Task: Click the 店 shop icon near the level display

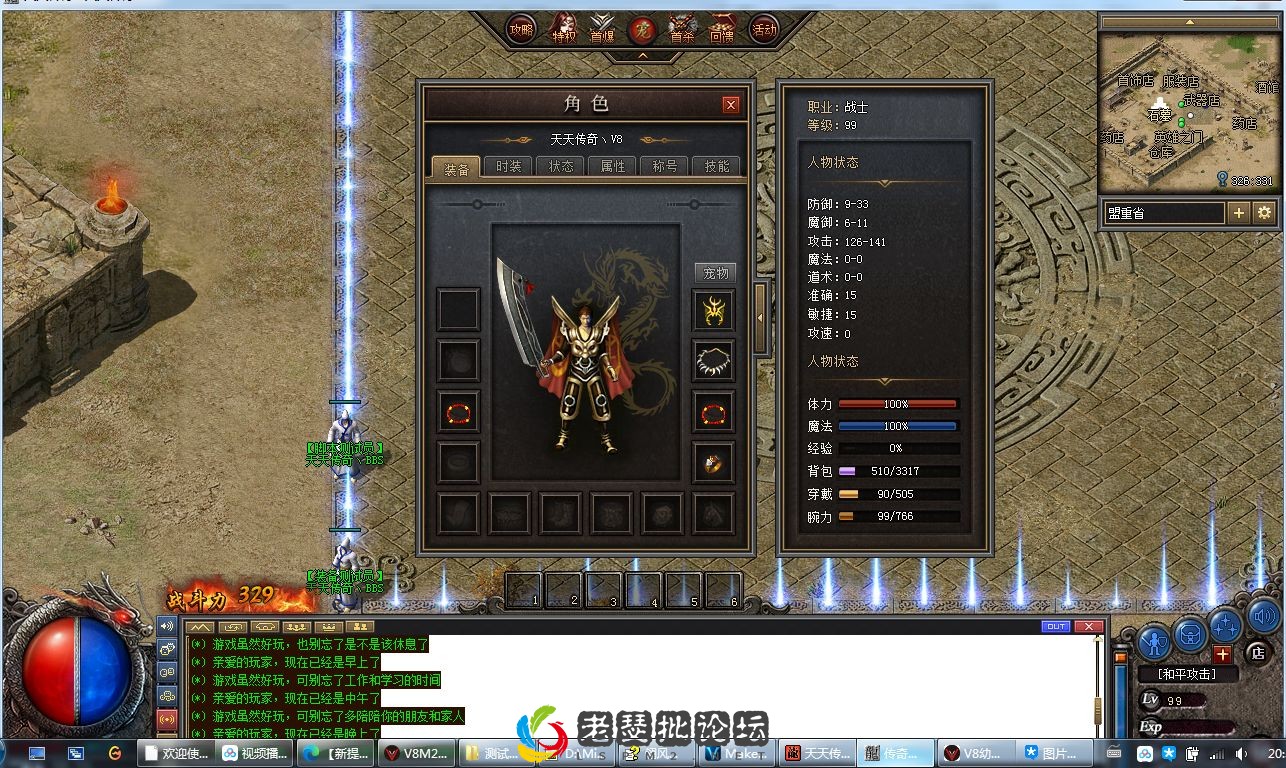Action: tap(1258, 654)
